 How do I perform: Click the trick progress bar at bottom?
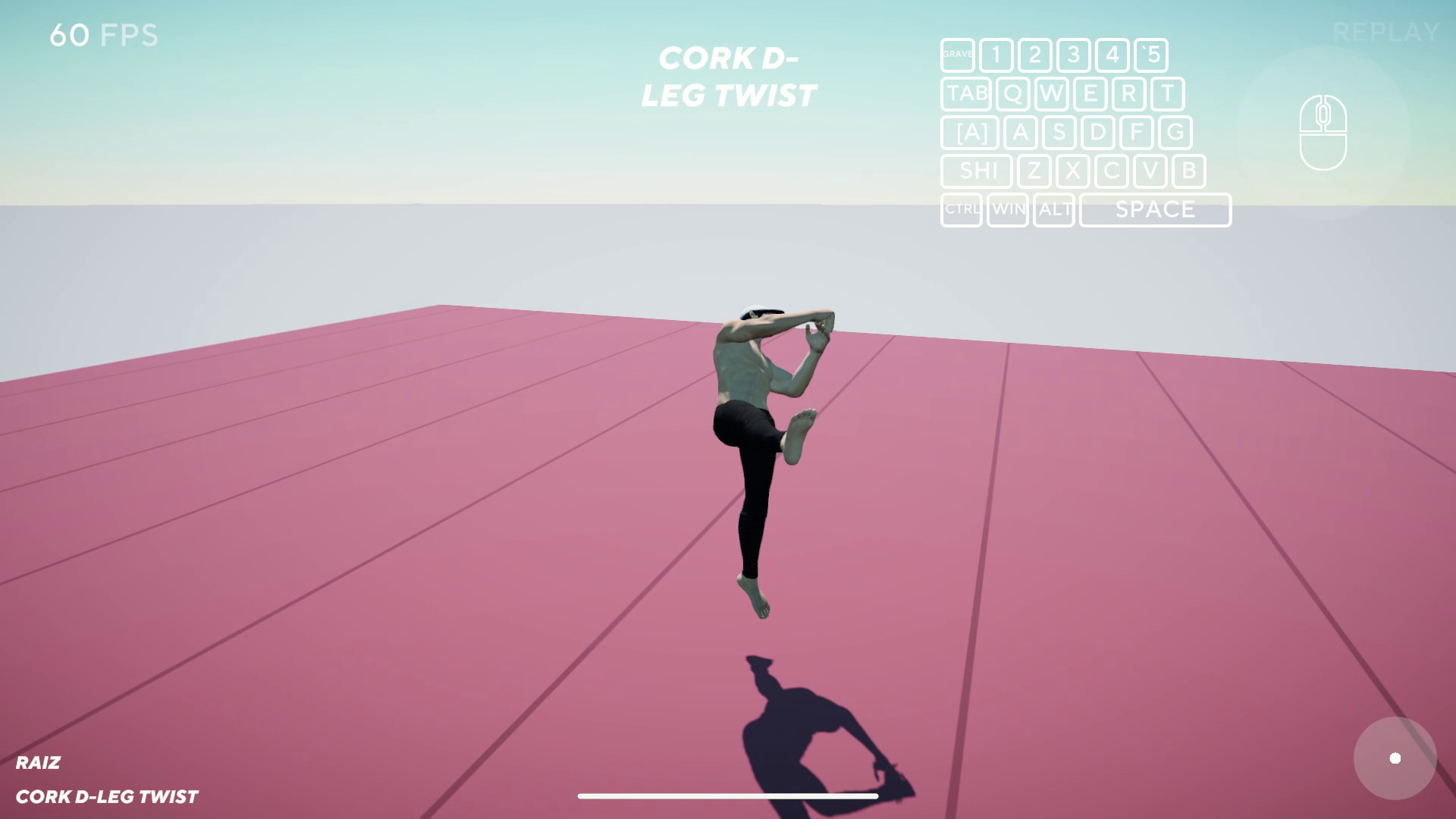pyautogui.click(x=728, y=796)
